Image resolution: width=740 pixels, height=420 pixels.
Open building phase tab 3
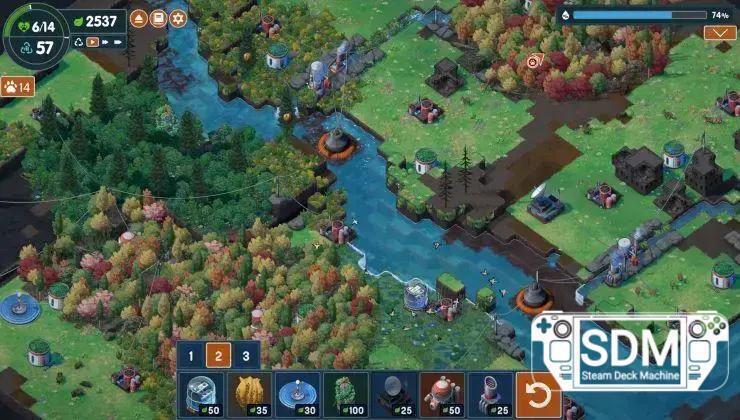coord(246,355)
